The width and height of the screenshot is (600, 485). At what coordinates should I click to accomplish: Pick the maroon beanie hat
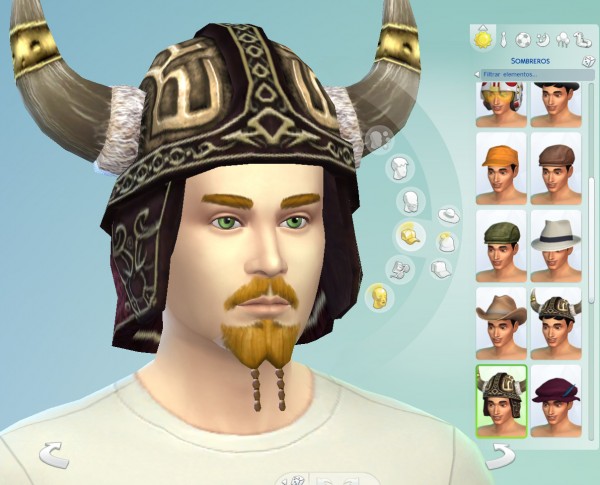[556, 400]
